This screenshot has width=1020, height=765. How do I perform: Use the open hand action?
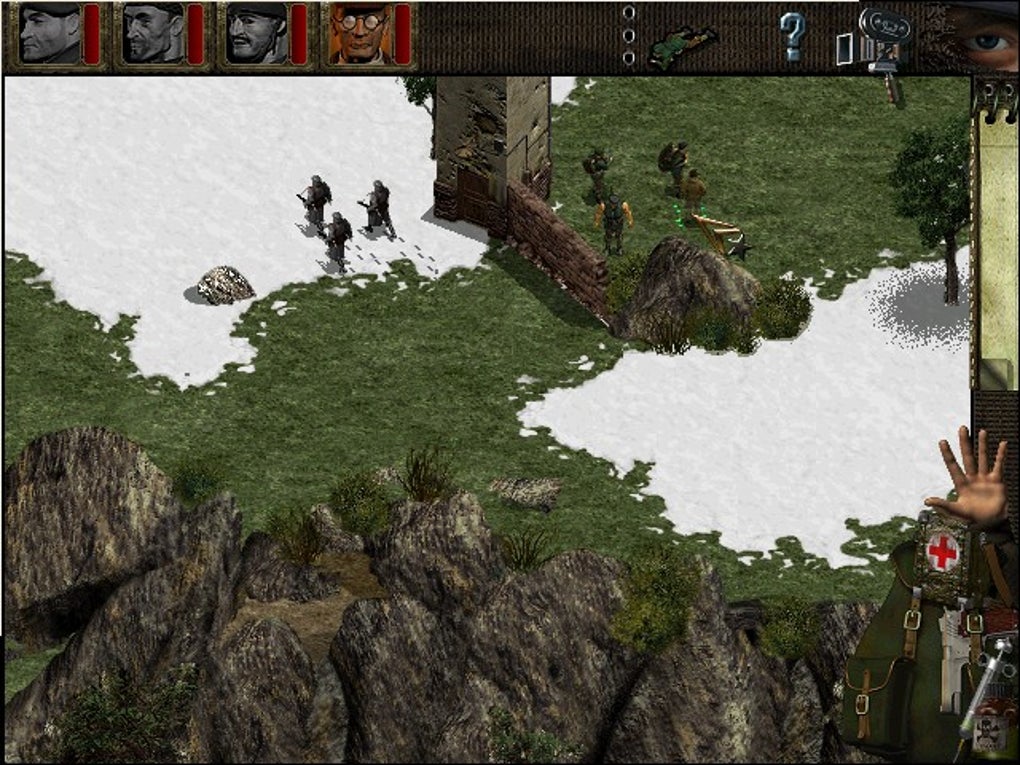(971, 480)
